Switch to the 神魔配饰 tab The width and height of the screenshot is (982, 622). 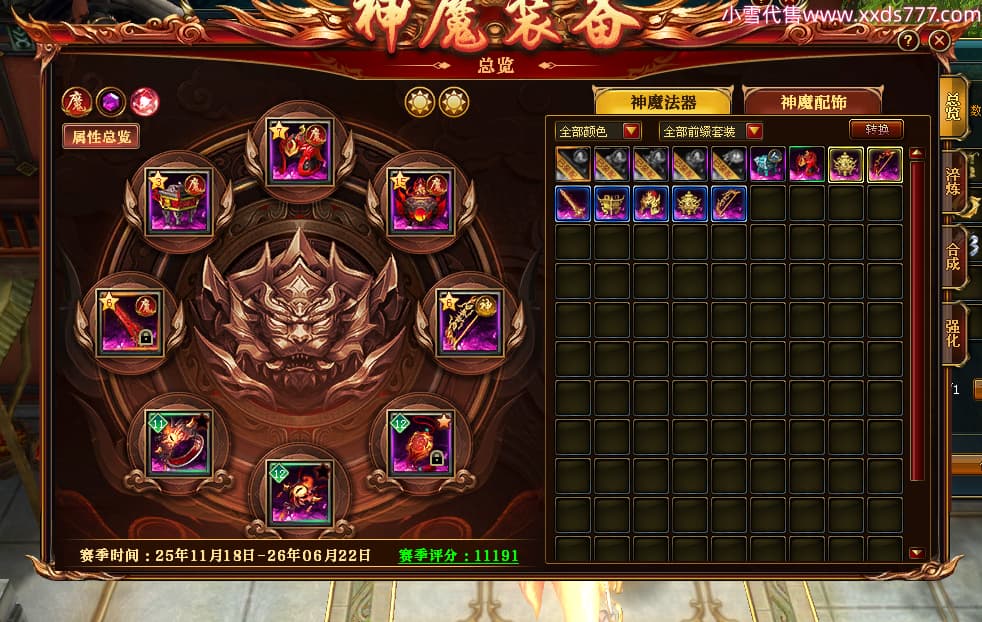[812, 102]
